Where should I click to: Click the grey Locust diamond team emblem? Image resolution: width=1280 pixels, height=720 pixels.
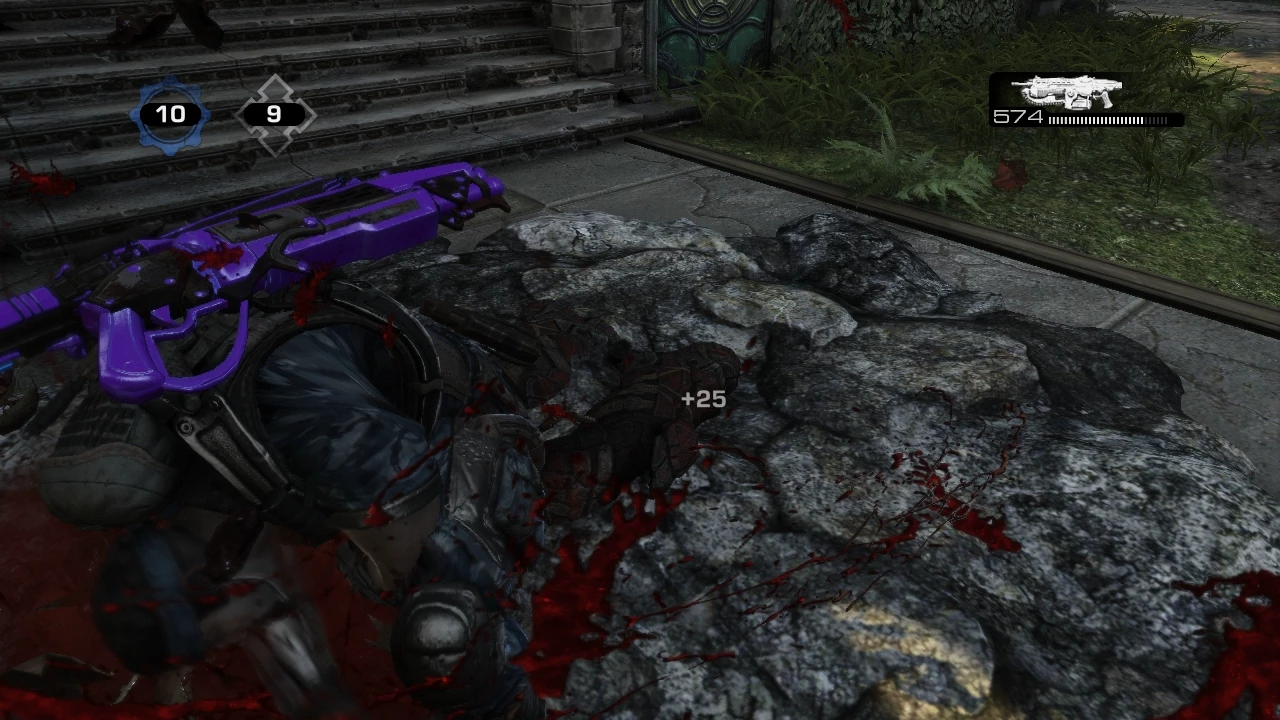(274, 115)
